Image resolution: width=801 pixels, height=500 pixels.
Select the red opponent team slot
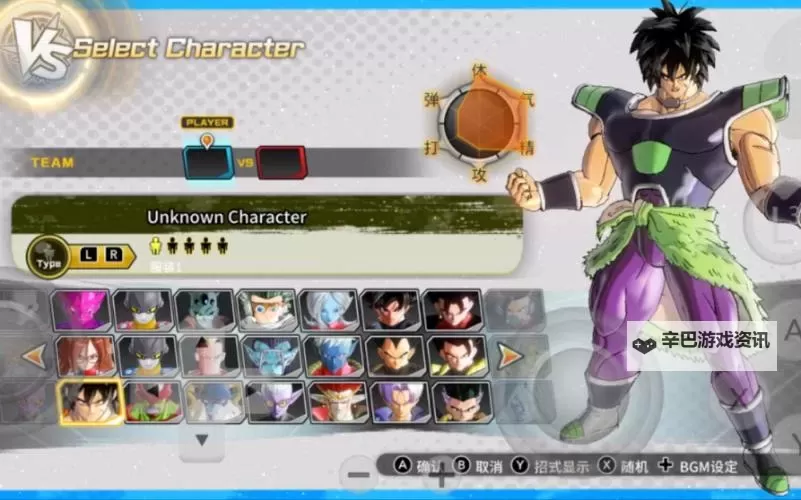pyautogui.click(x=281, y=162)
